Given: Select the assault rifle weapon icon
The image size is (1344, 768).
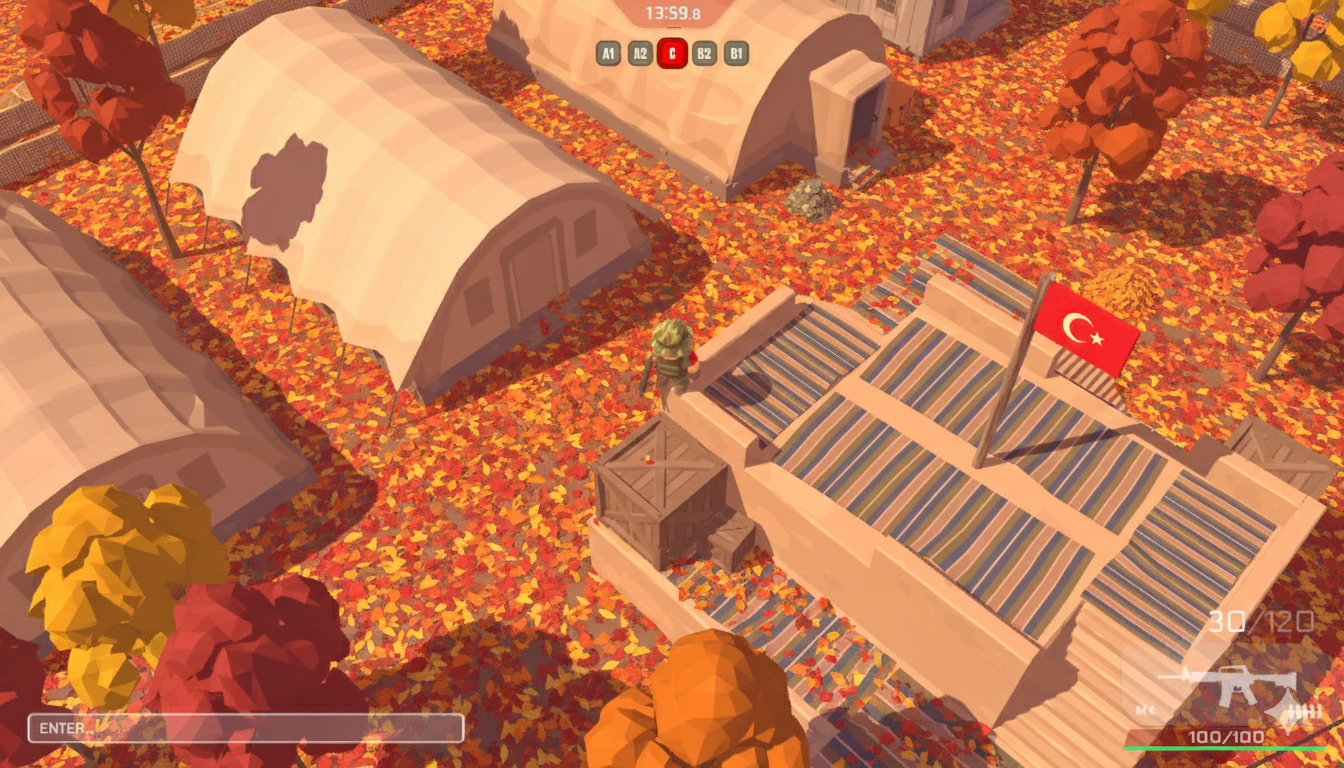Looking at the screenshot, I should [x=1227, y=685].
